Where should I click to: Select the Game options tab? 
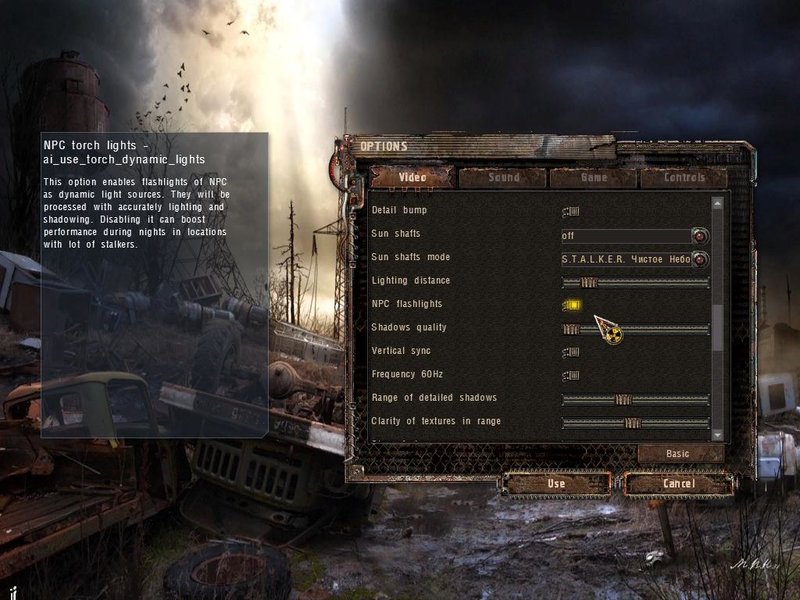click(593, 178)
